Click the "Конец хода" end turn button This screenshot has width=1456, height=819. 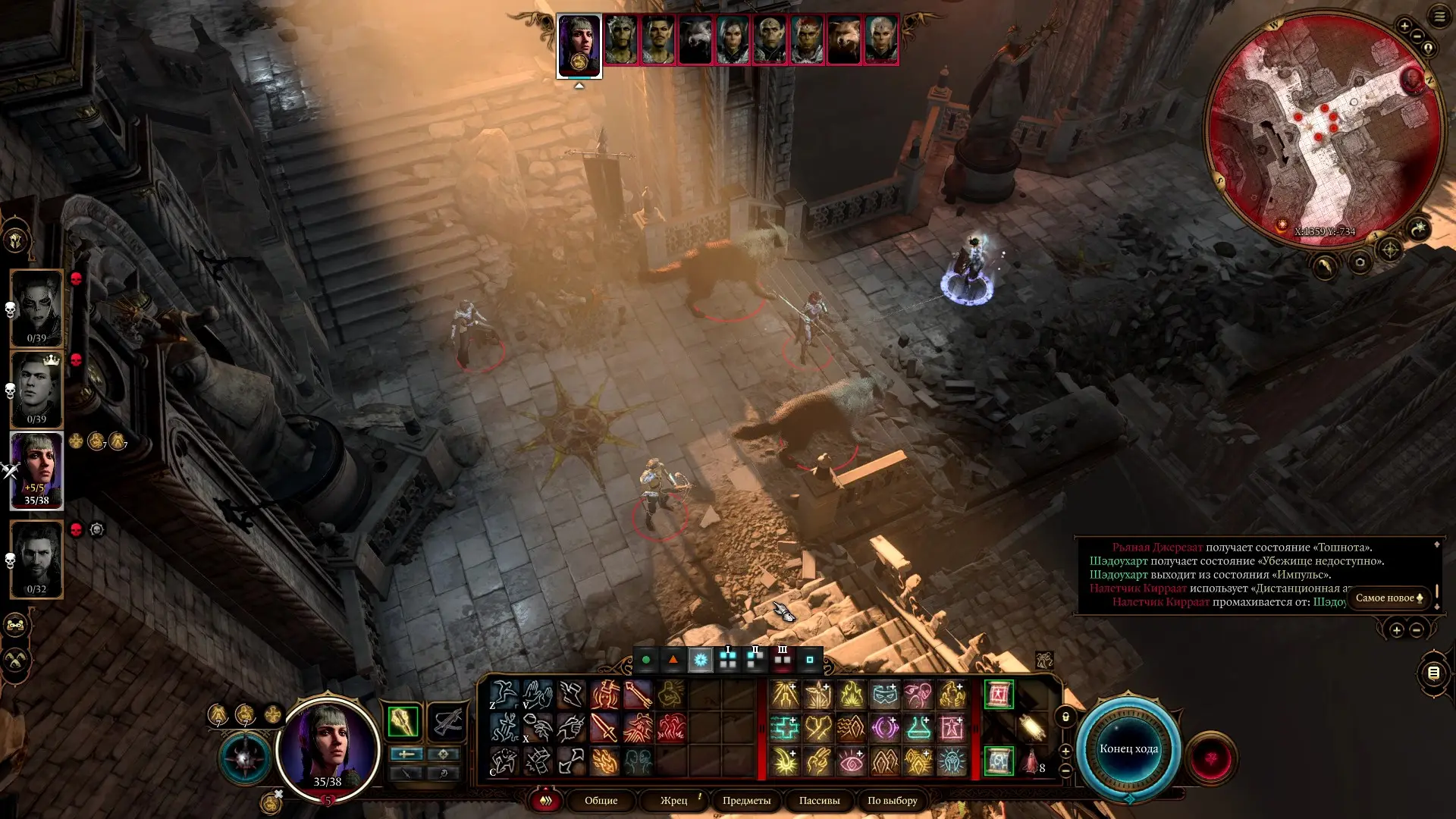coord(1128,749)
